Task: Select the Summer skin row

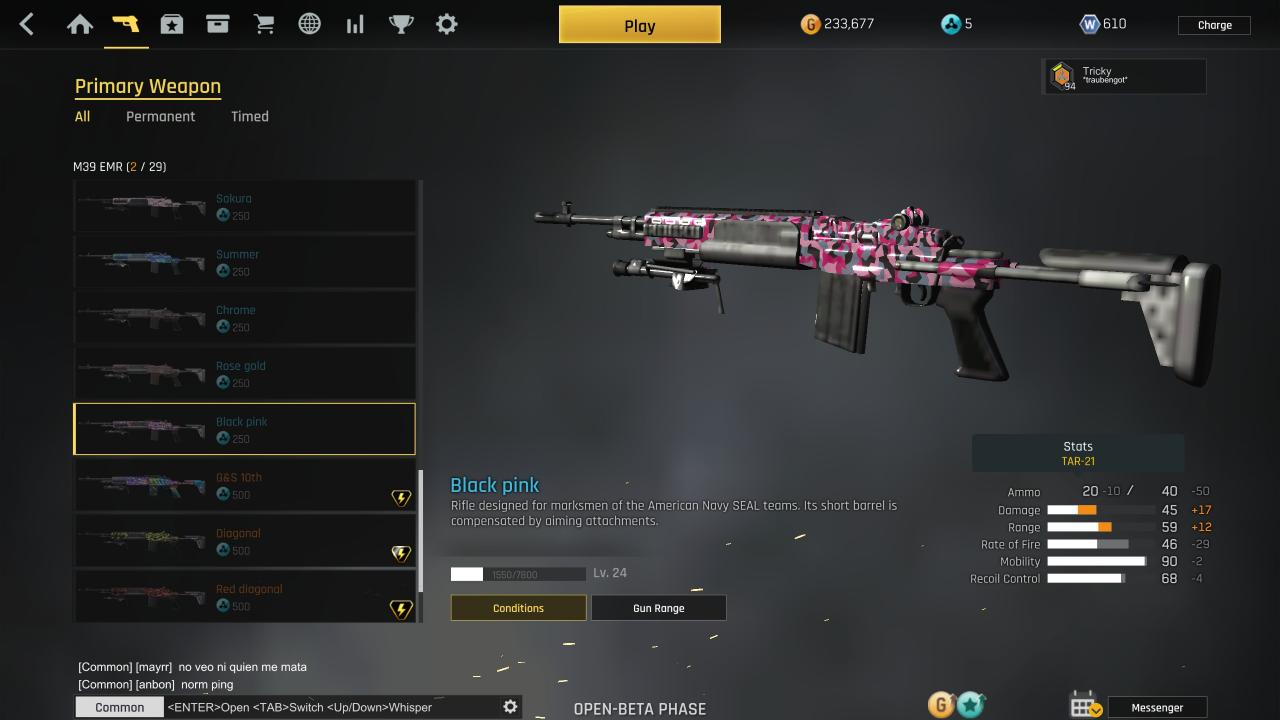Action: coord(245,262)
